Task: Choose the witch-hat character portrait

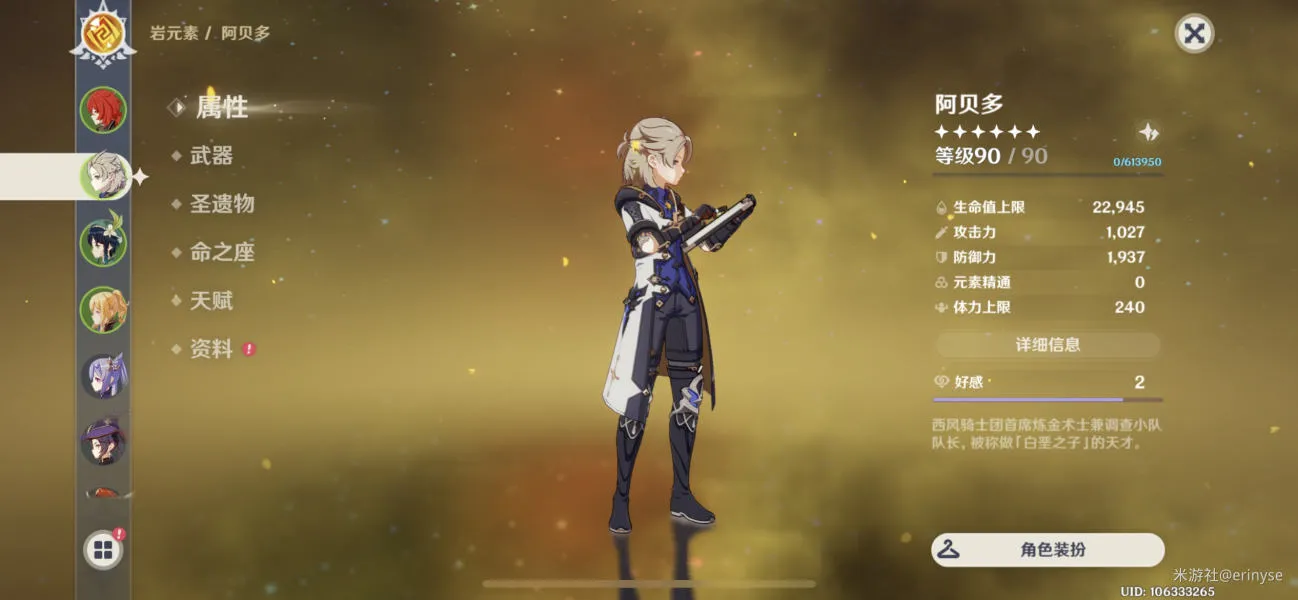Action: 103,442
